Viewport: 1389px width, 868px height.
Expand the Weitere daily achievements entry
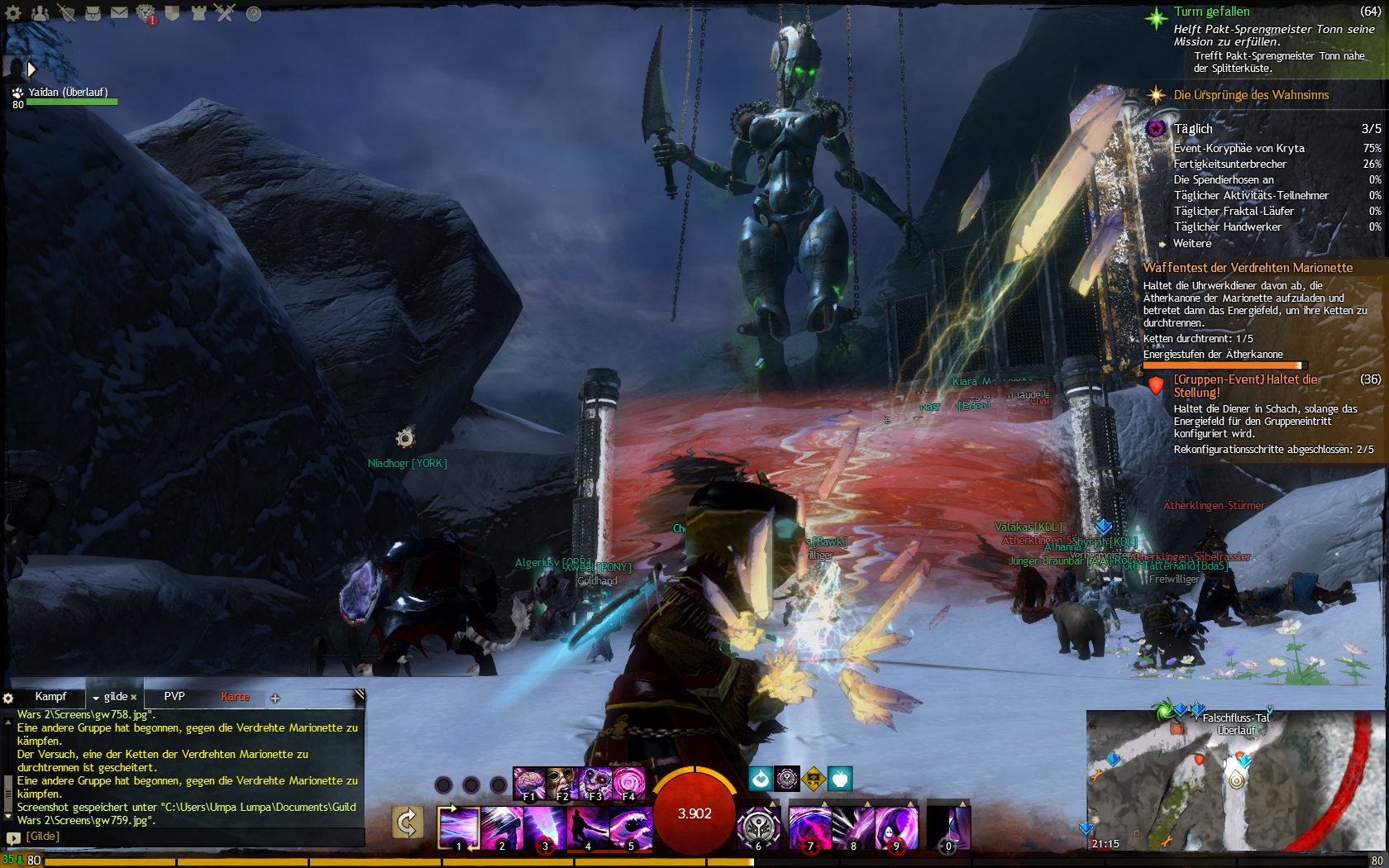click(x=1191, y=244)
